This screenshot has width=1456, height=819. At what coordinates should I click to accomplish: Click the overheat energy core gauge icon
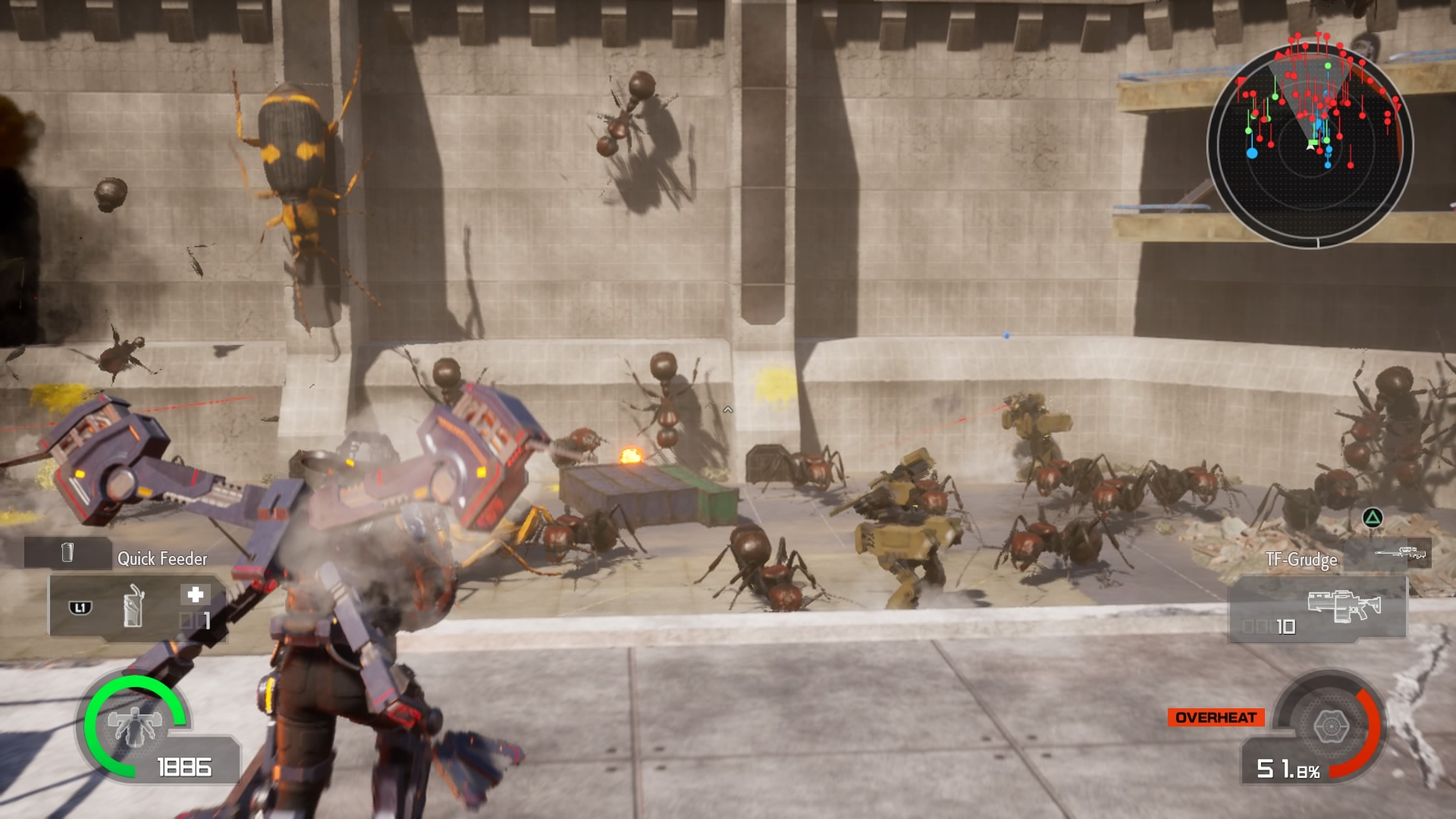[x=1329, y=726]
